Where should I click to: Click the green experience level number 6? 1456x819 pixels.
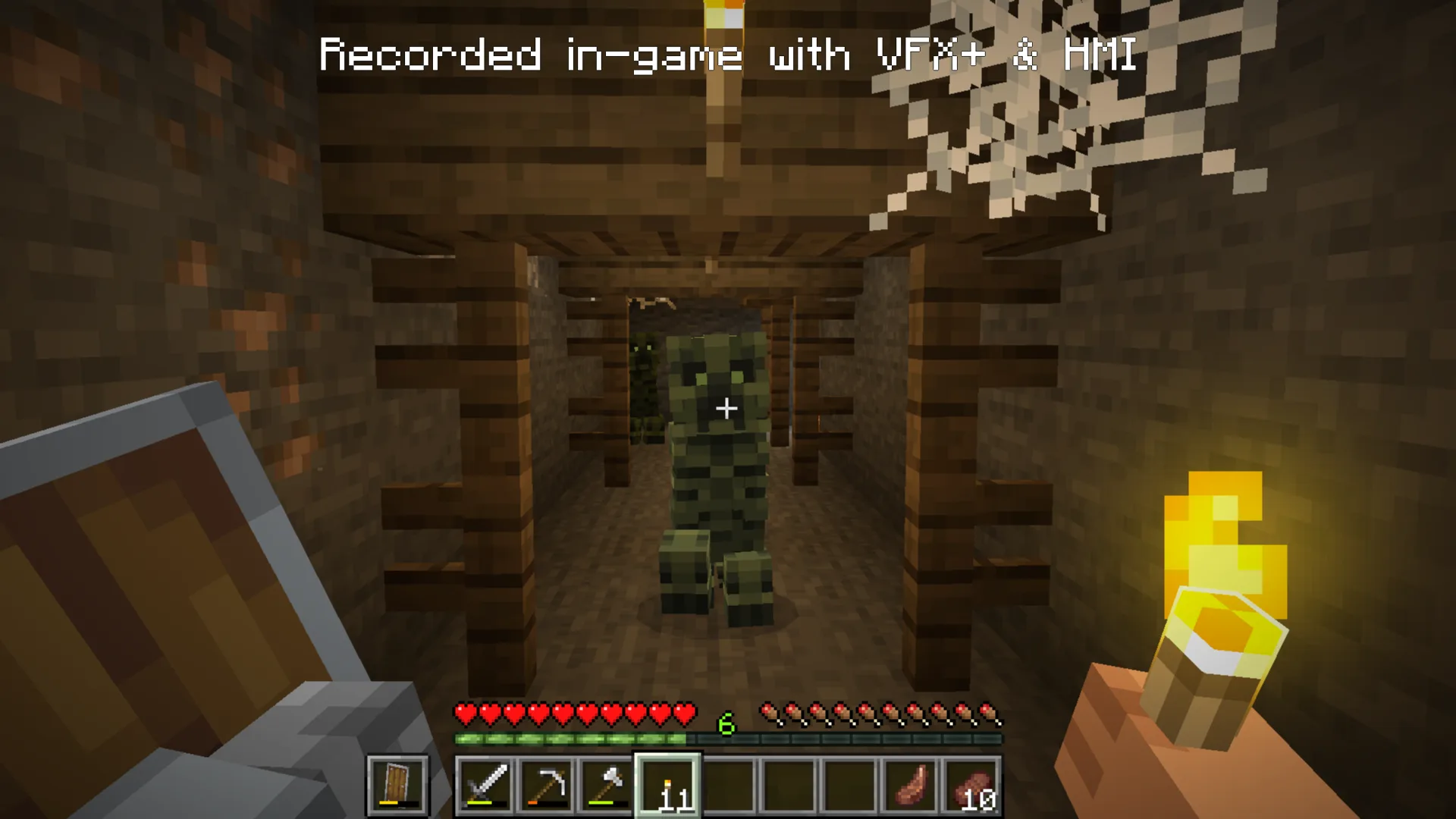point(726,723)
